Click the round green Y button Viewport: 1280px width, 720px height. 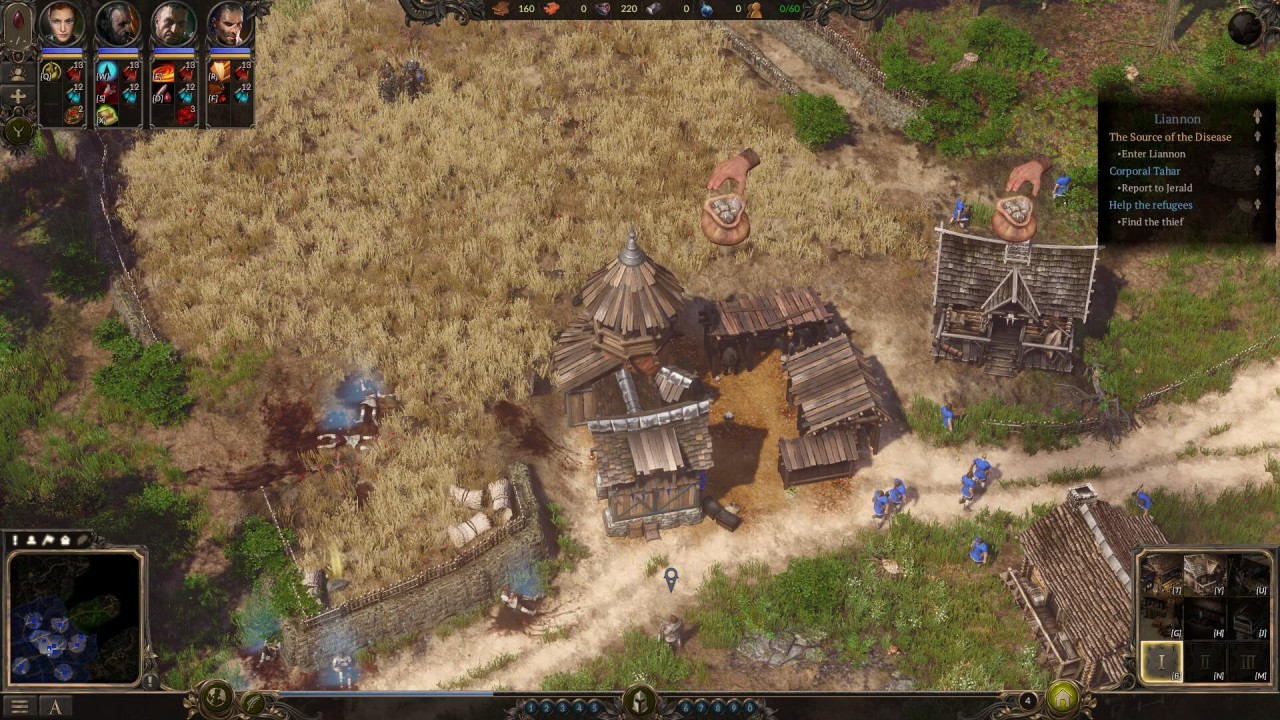[x=19, y=129]
